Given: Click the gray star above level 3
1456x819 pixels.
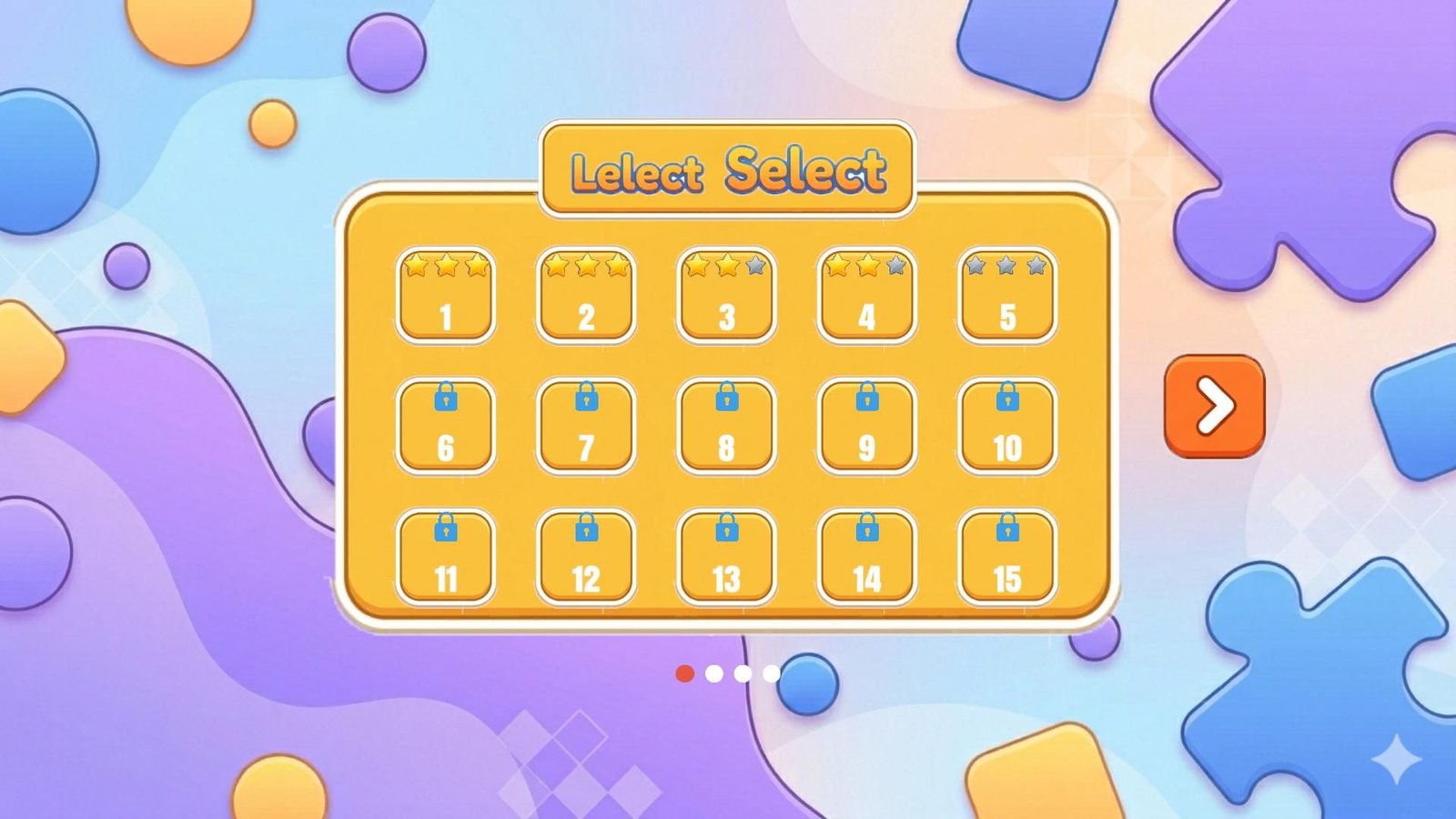Looking at the screenshot, I should pyautogui.click(x=753, y=266).
